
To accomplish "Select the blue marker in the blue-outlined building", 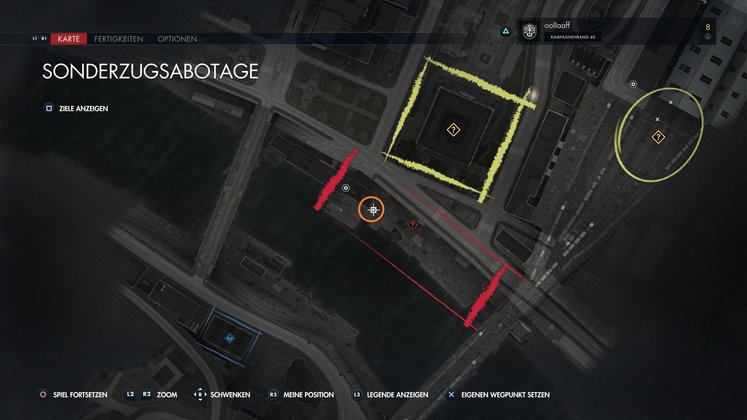I will (230, 339).
